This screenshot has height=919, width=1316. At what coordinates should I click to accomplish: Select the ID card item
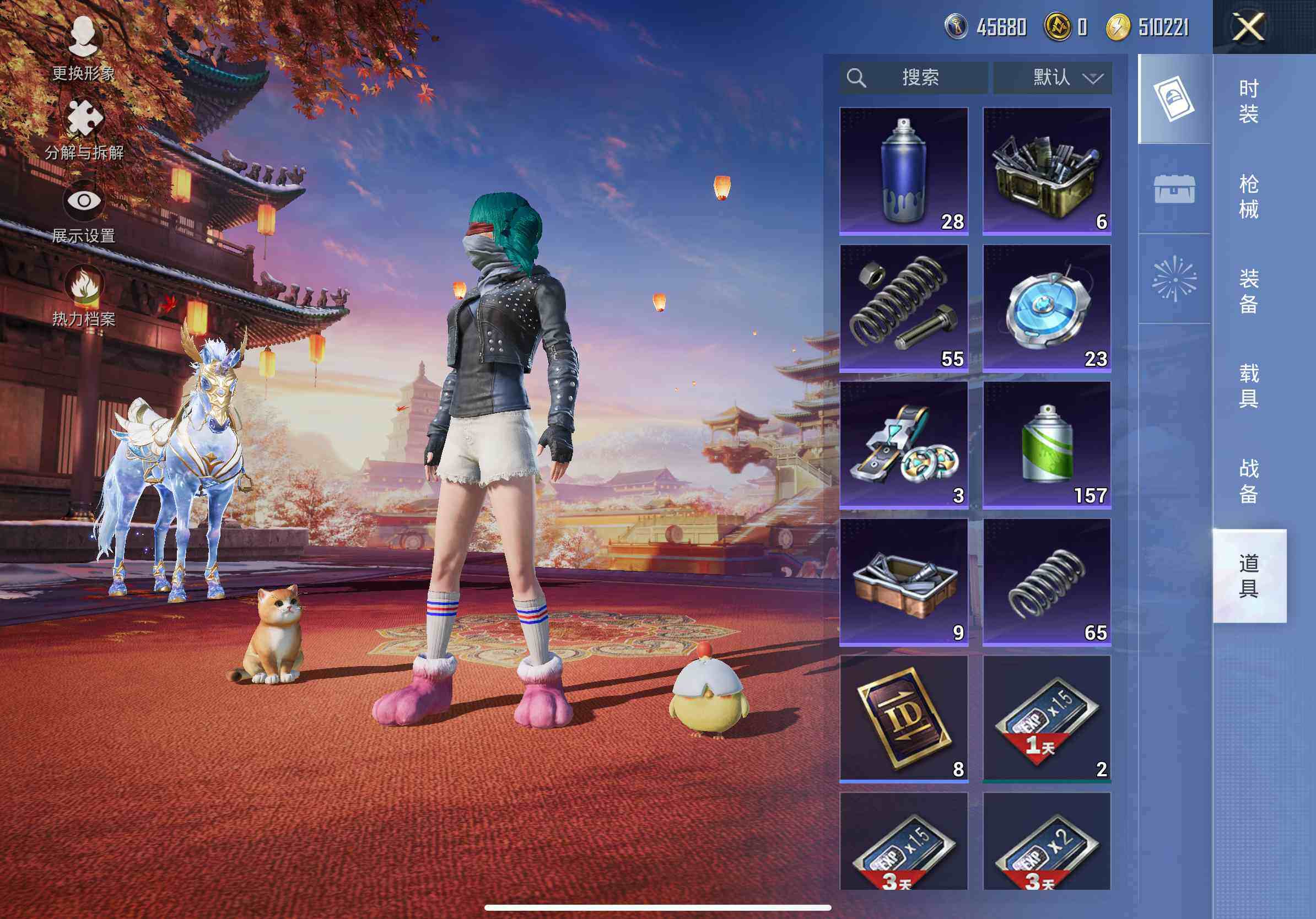tap(903, 718)
